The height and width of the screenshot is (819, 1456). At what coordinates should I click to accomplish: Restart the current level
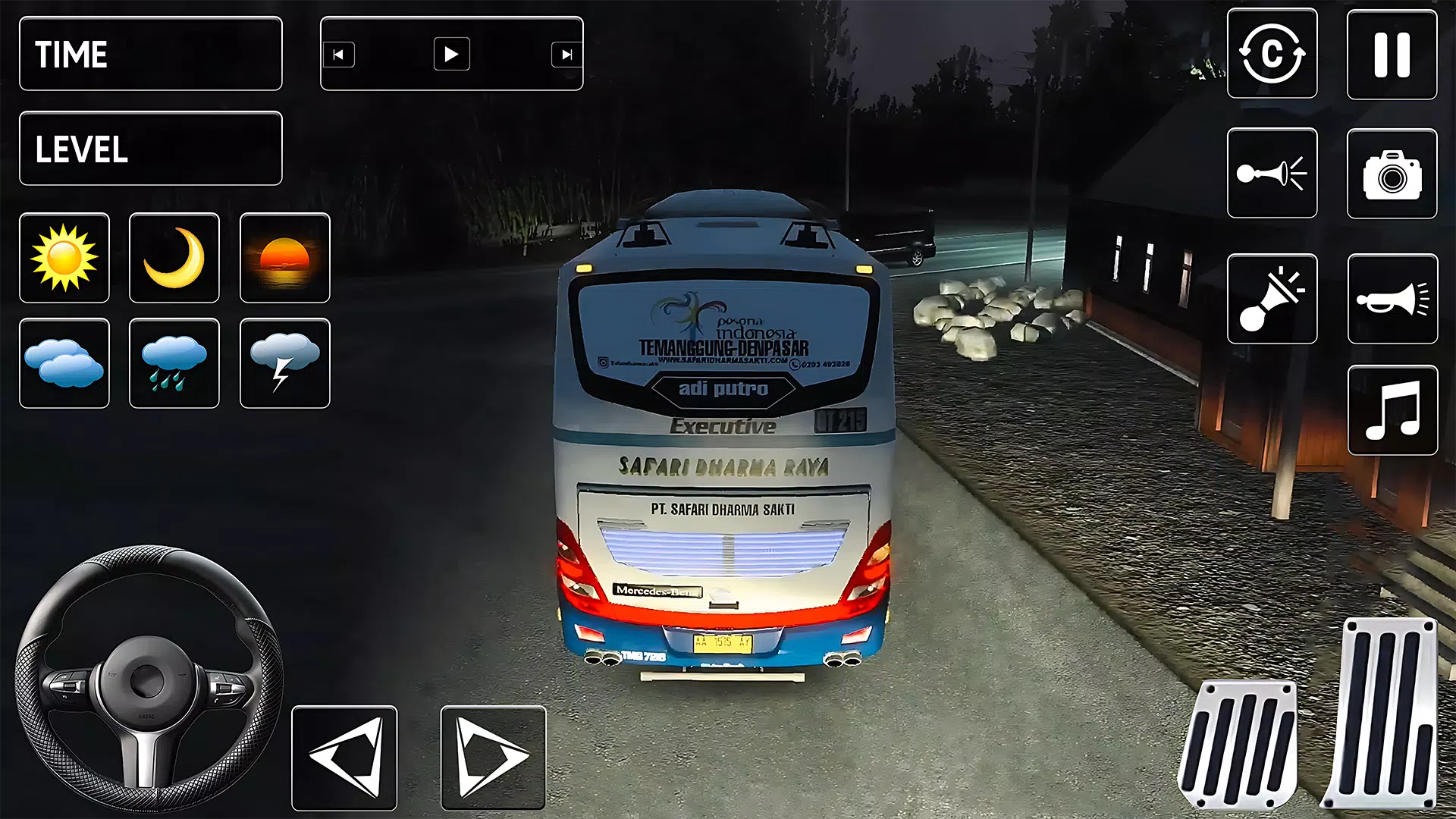(x=1272, y=54)
